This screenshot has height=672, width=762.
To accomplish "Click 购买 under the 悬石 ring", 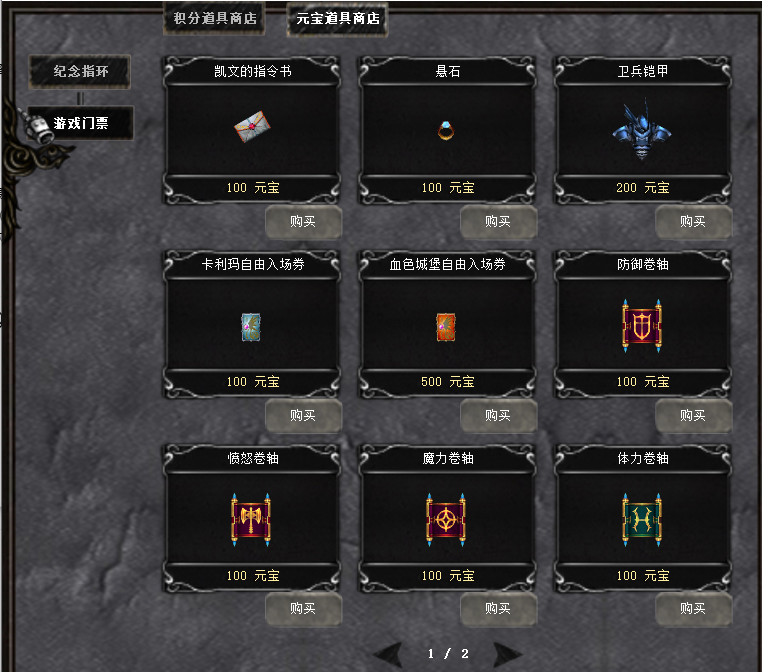I will pos(498,222).
